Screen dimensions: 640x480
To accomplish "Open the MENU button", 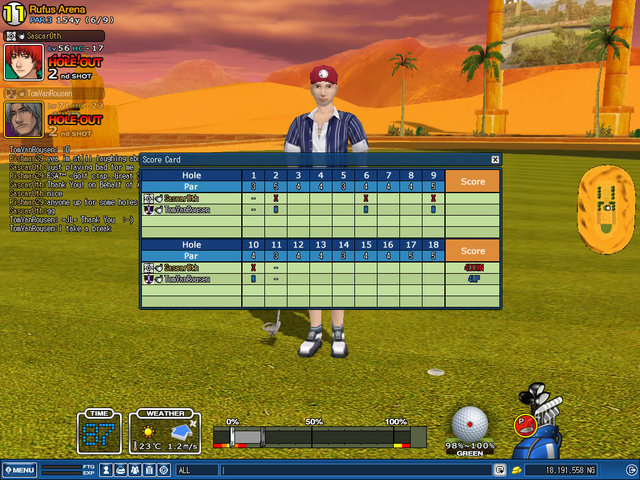I will 19,469.
